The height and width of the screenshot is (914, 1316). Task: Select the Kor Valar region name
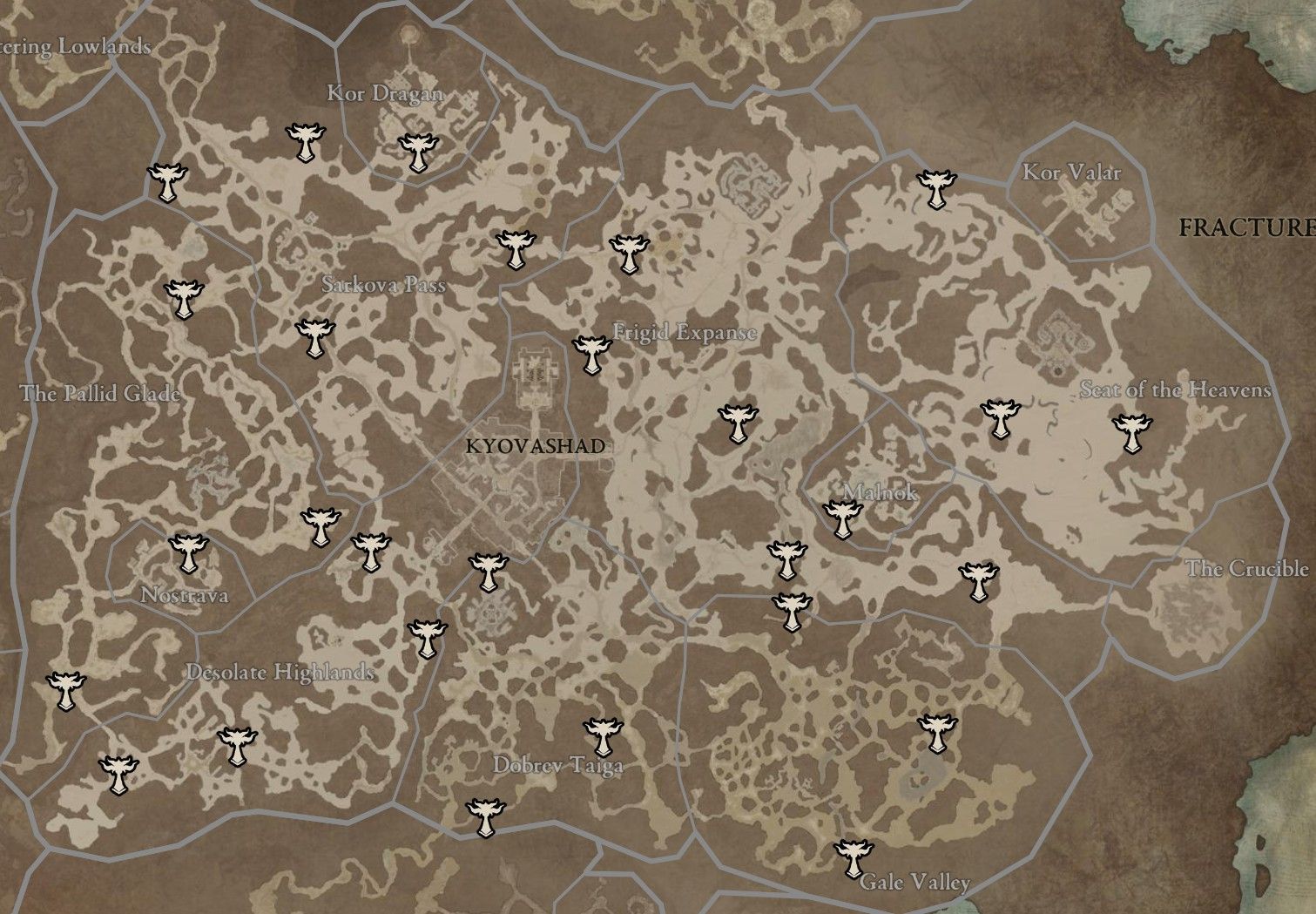1071,173
